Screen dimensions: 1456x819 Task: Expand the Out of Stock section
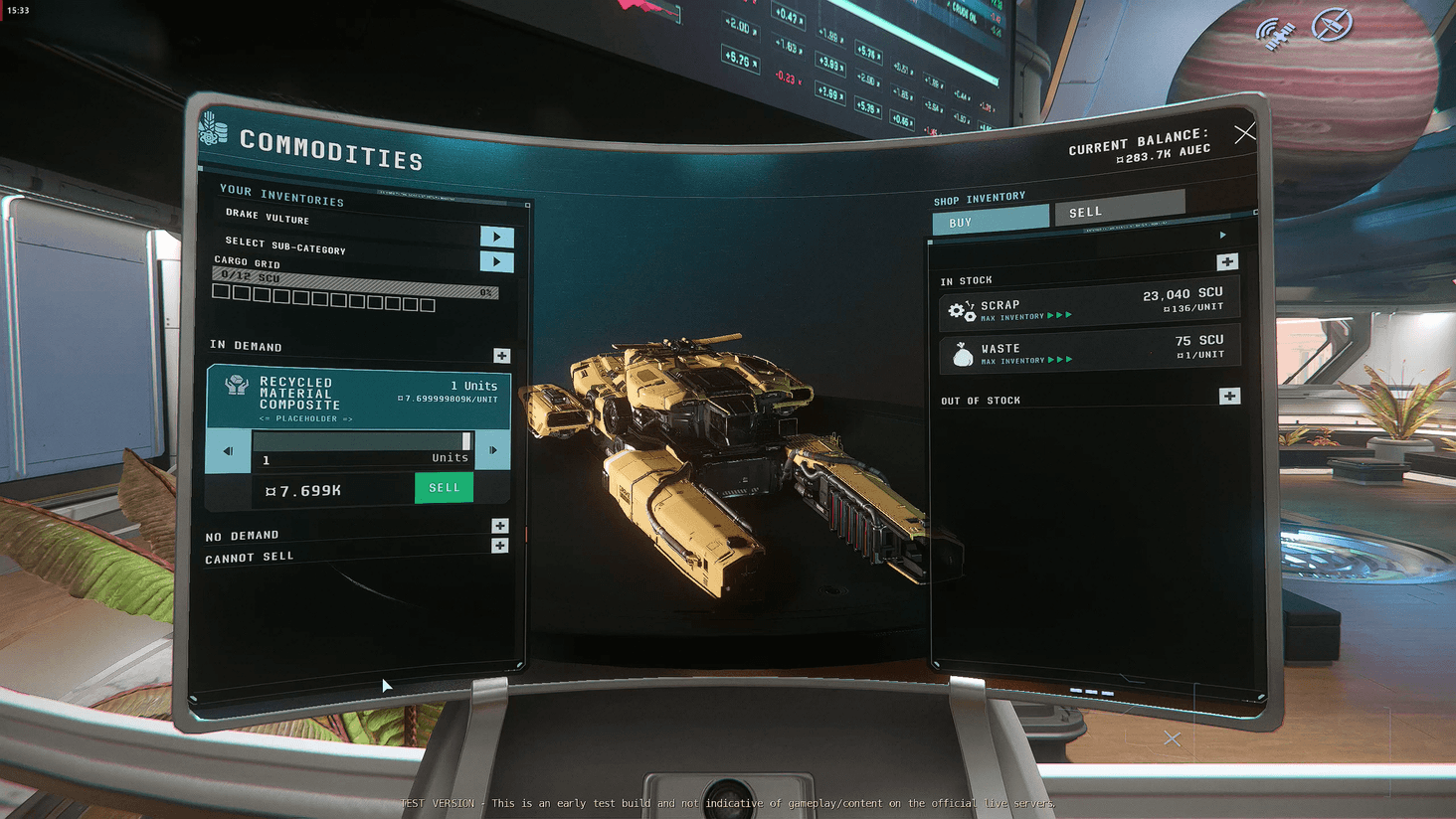click(1229, 396)
